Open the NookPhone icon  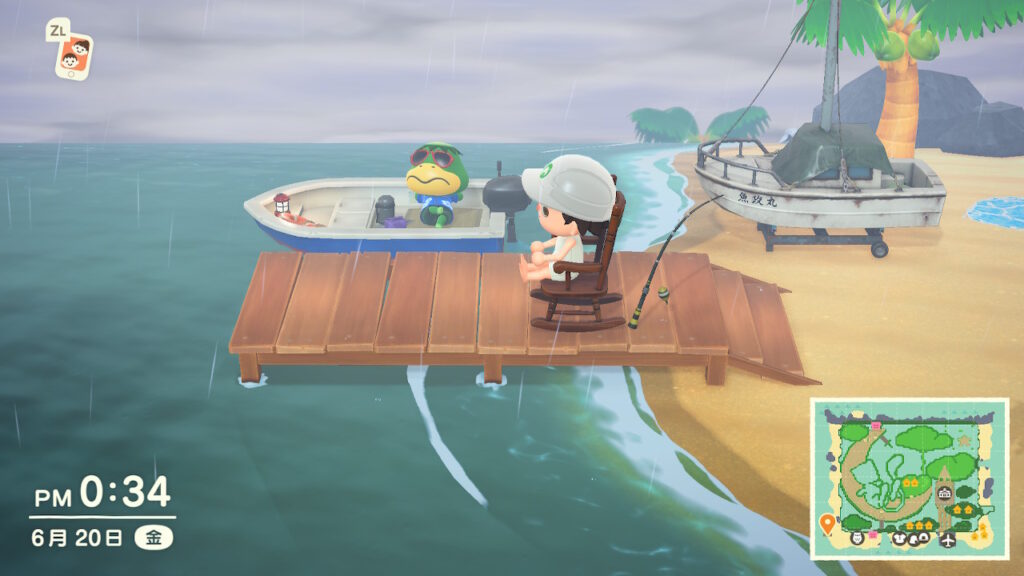(73, 55)
